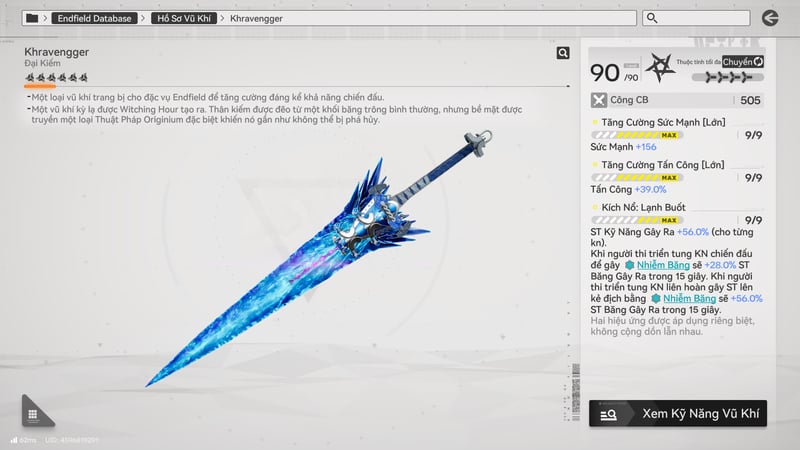Toggle the Chuyển max-attribute switch
Screen dimensions: 800x450
click(743, 62)
